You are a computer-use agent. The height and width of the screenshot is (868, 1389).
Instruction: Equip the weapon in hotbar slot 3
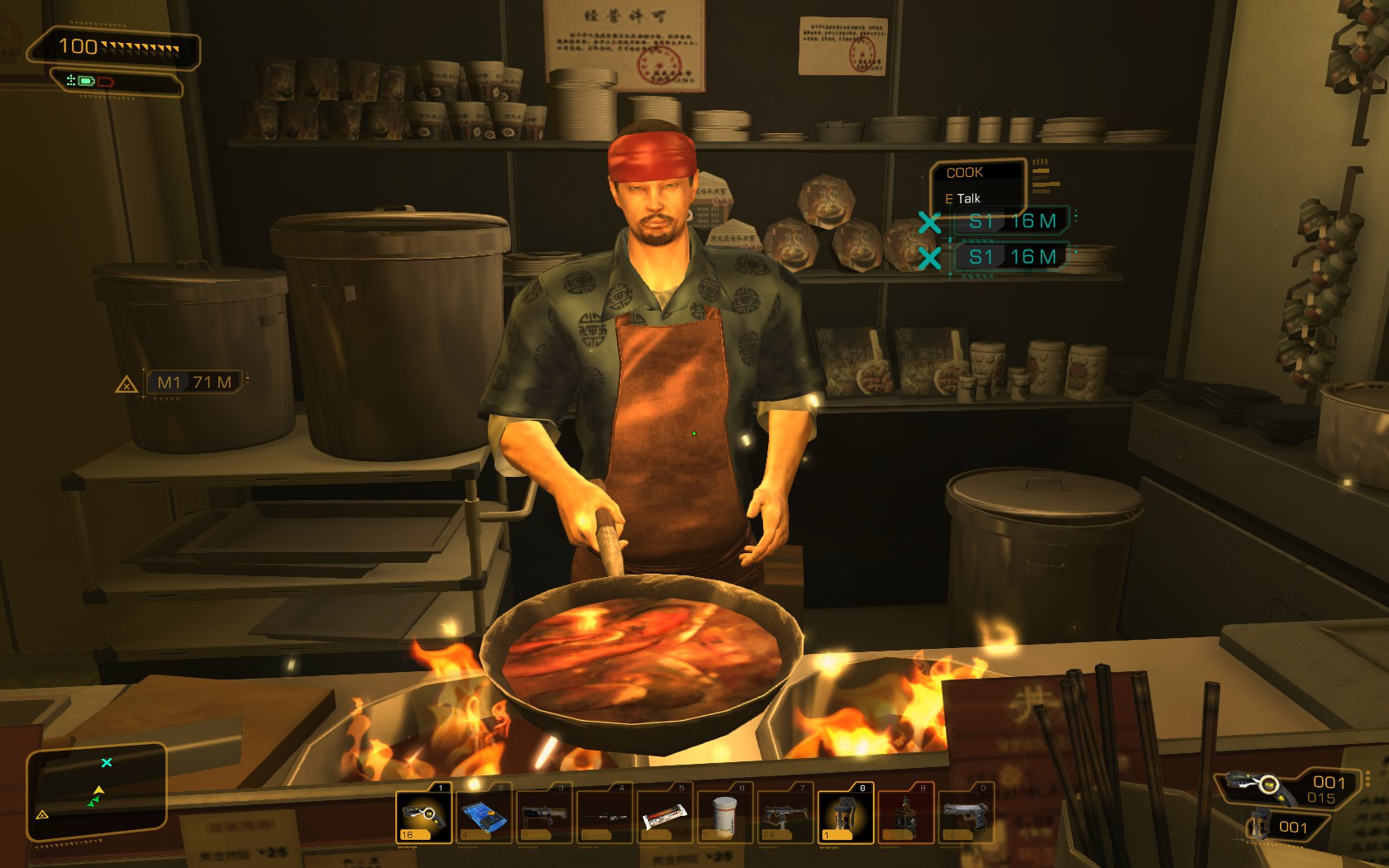point(544,816)
